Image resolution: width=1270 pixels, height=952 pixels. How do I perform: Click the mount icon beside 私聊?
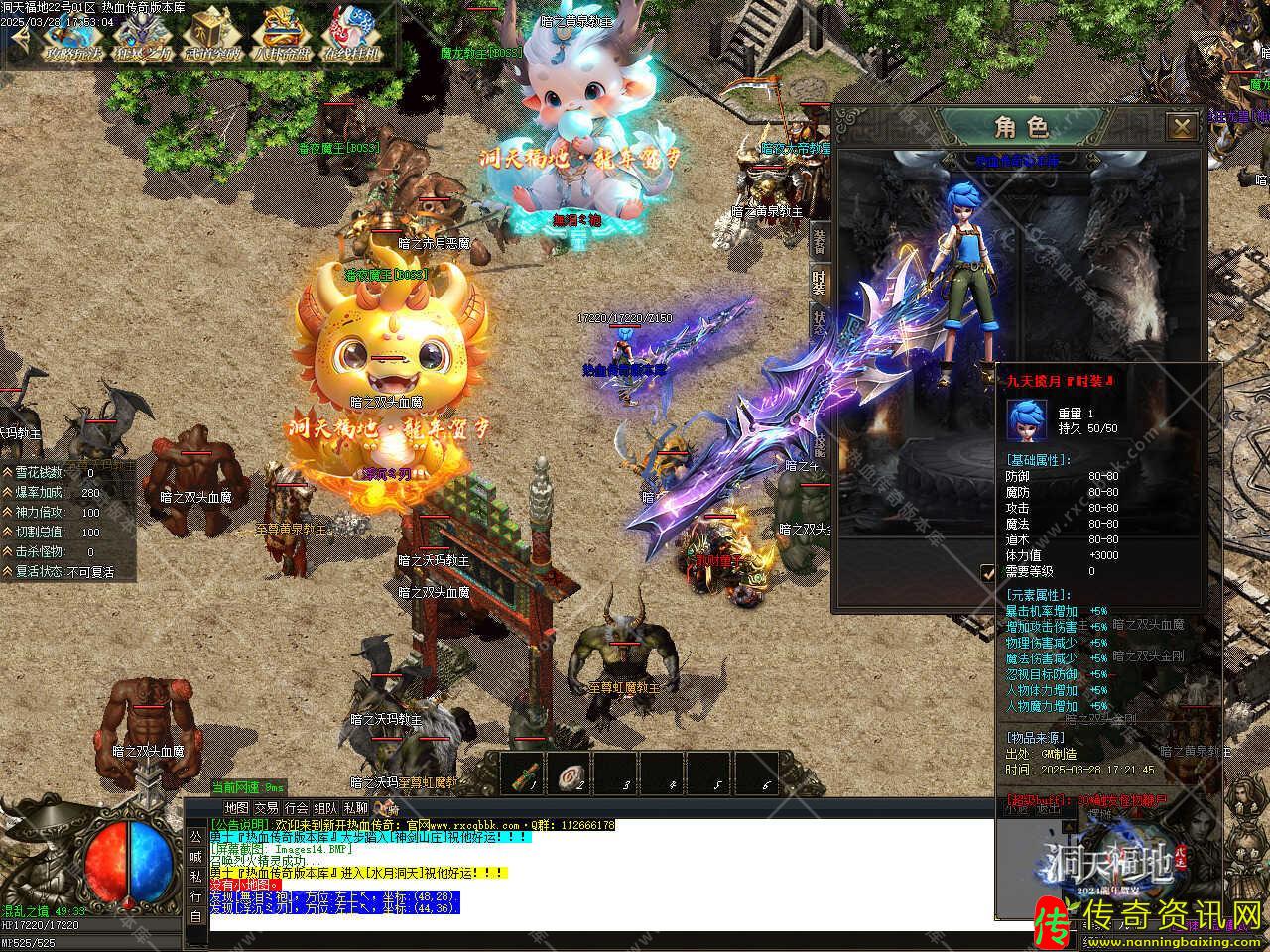click(387, 808)
